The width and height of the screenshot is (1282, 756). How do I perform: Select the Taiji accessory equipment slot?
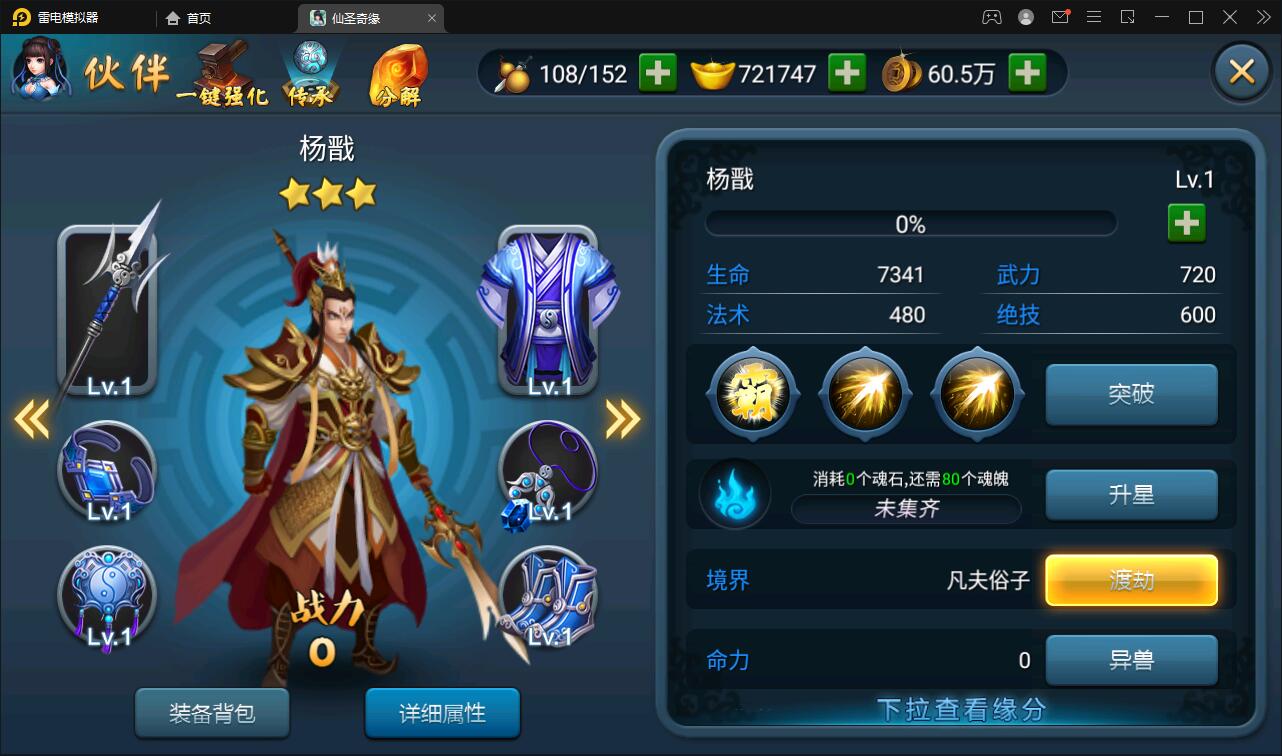(108, 595)
